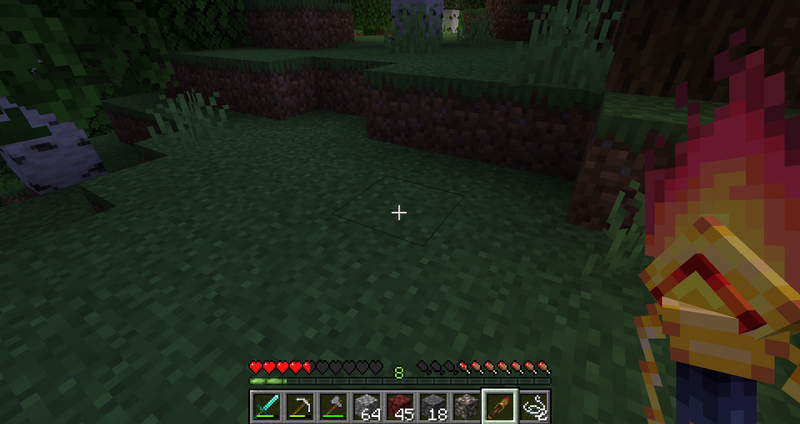The image size is (800, 424).
Task: Select the stack of 18 gray stone
Action: [x=432, y=406]
